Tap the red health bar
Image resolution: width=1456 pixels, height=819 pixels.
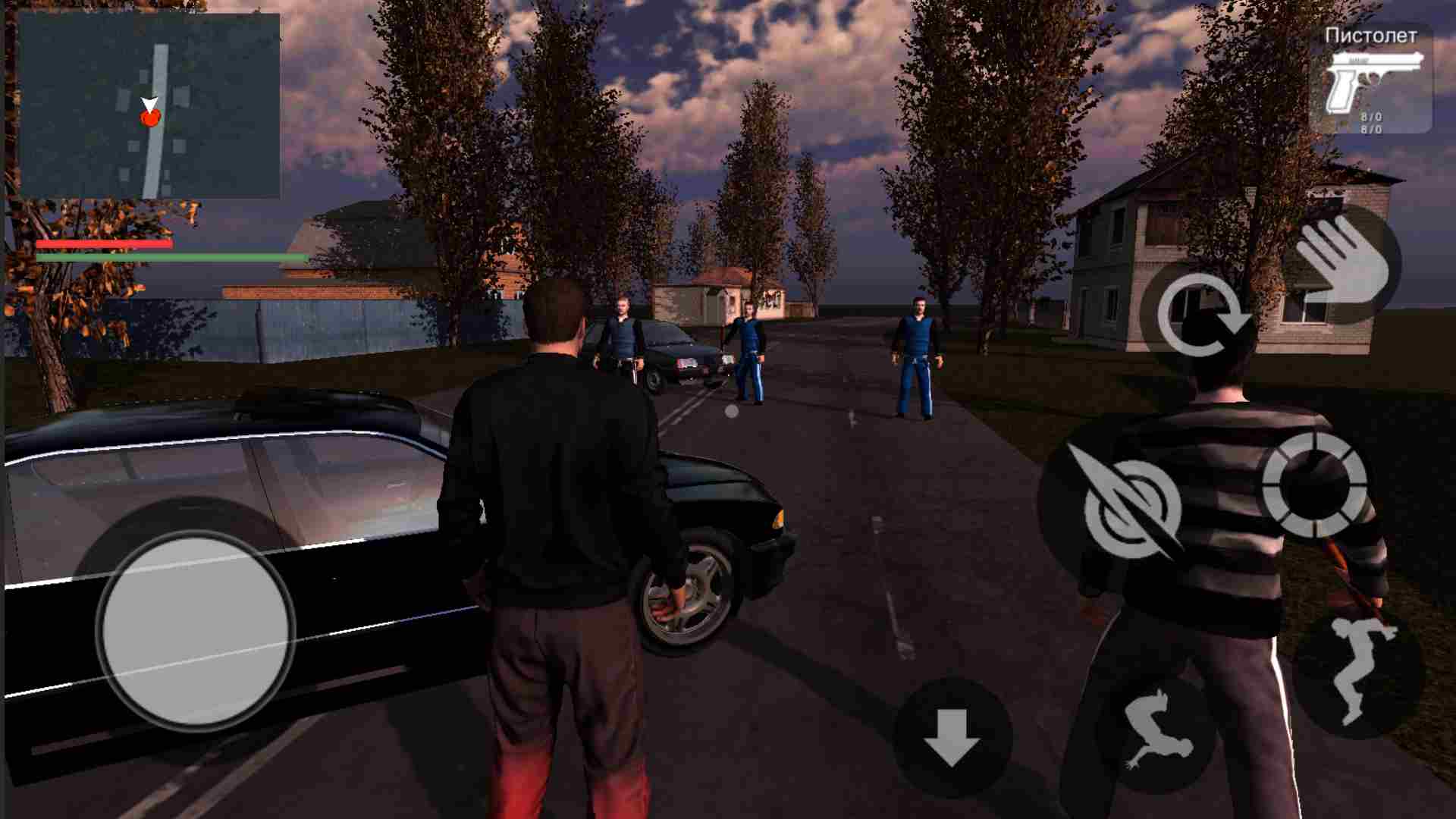point(106,243)
